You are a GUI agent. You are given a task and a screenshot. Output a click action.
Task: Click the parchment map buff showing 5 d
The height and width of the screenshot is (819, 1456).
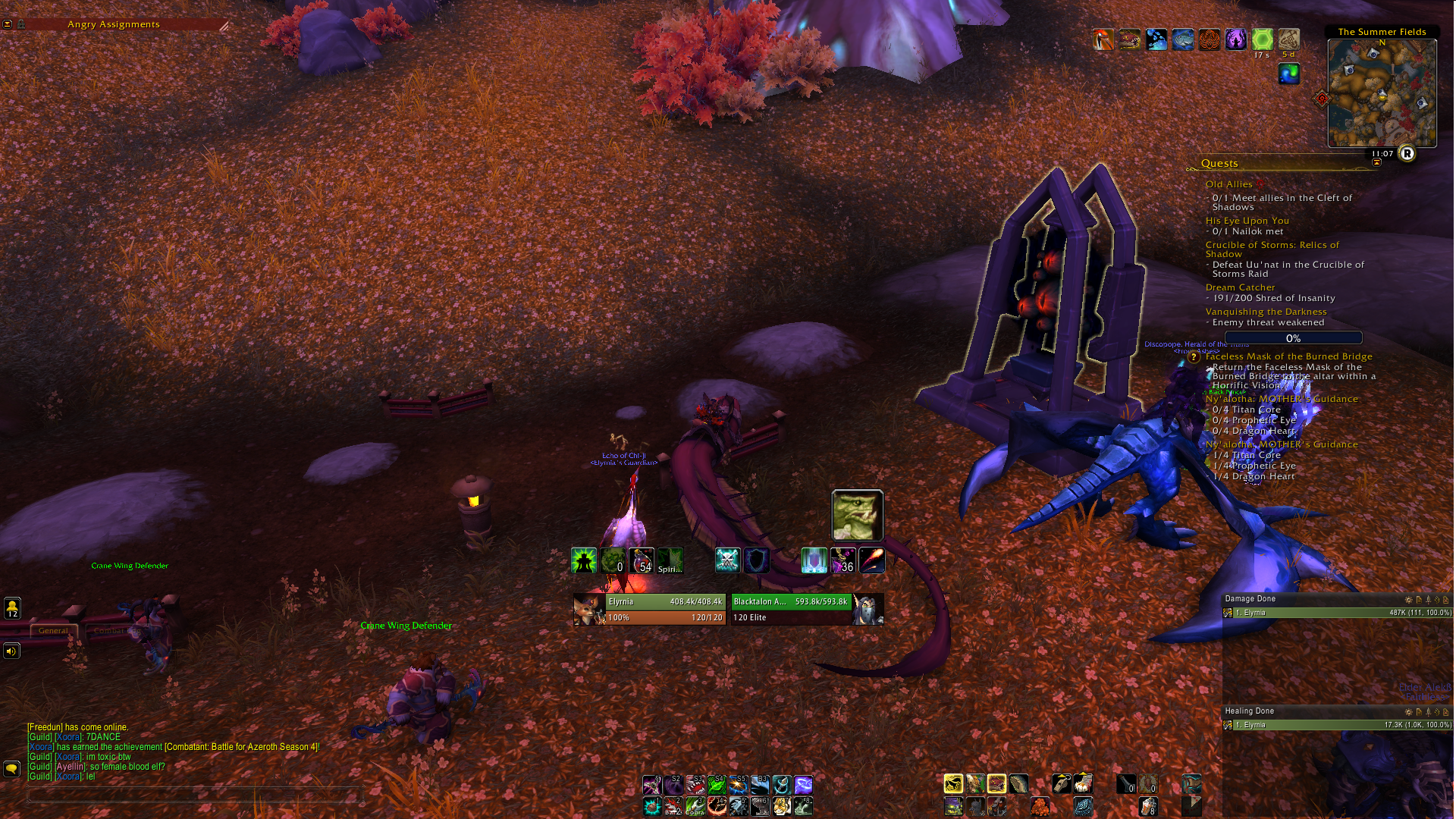pyautogui.click(x=1288, y=39)
